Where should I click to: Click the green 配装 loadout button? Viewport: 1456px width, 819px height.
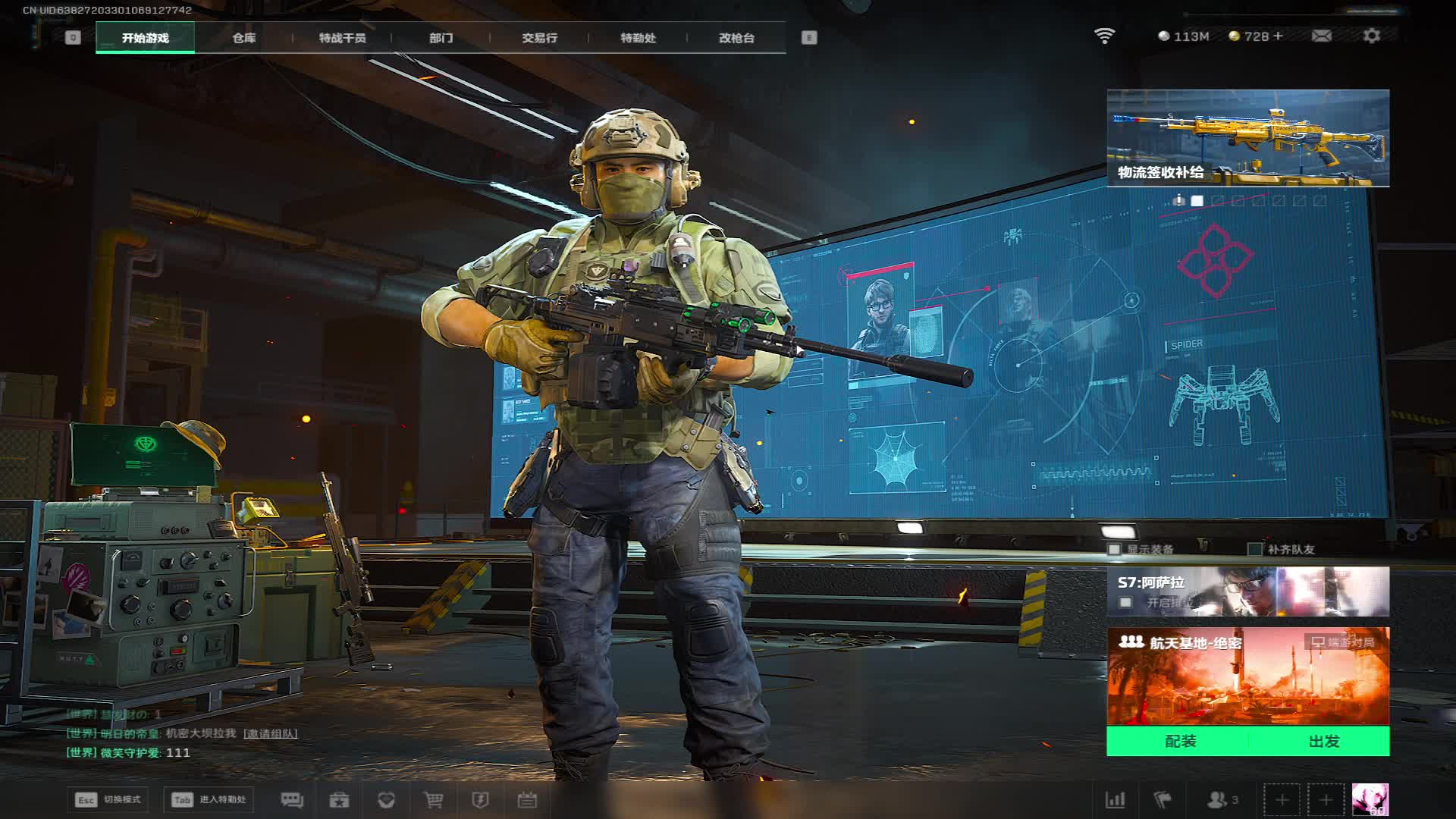1179,741
